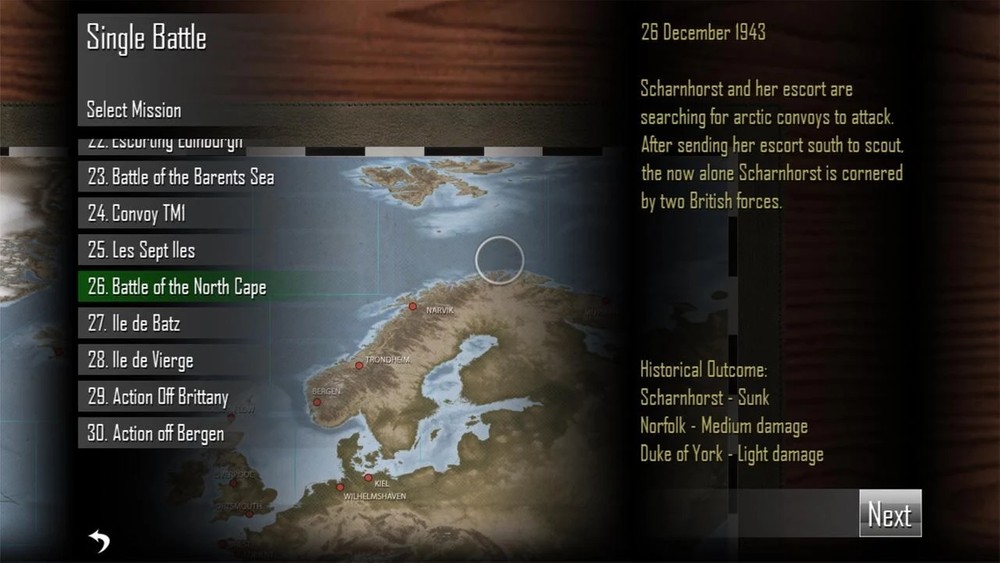1000x563 pixels.
Task: Choose mission 27 Ile de Batz
Action: tap(134, 324)
